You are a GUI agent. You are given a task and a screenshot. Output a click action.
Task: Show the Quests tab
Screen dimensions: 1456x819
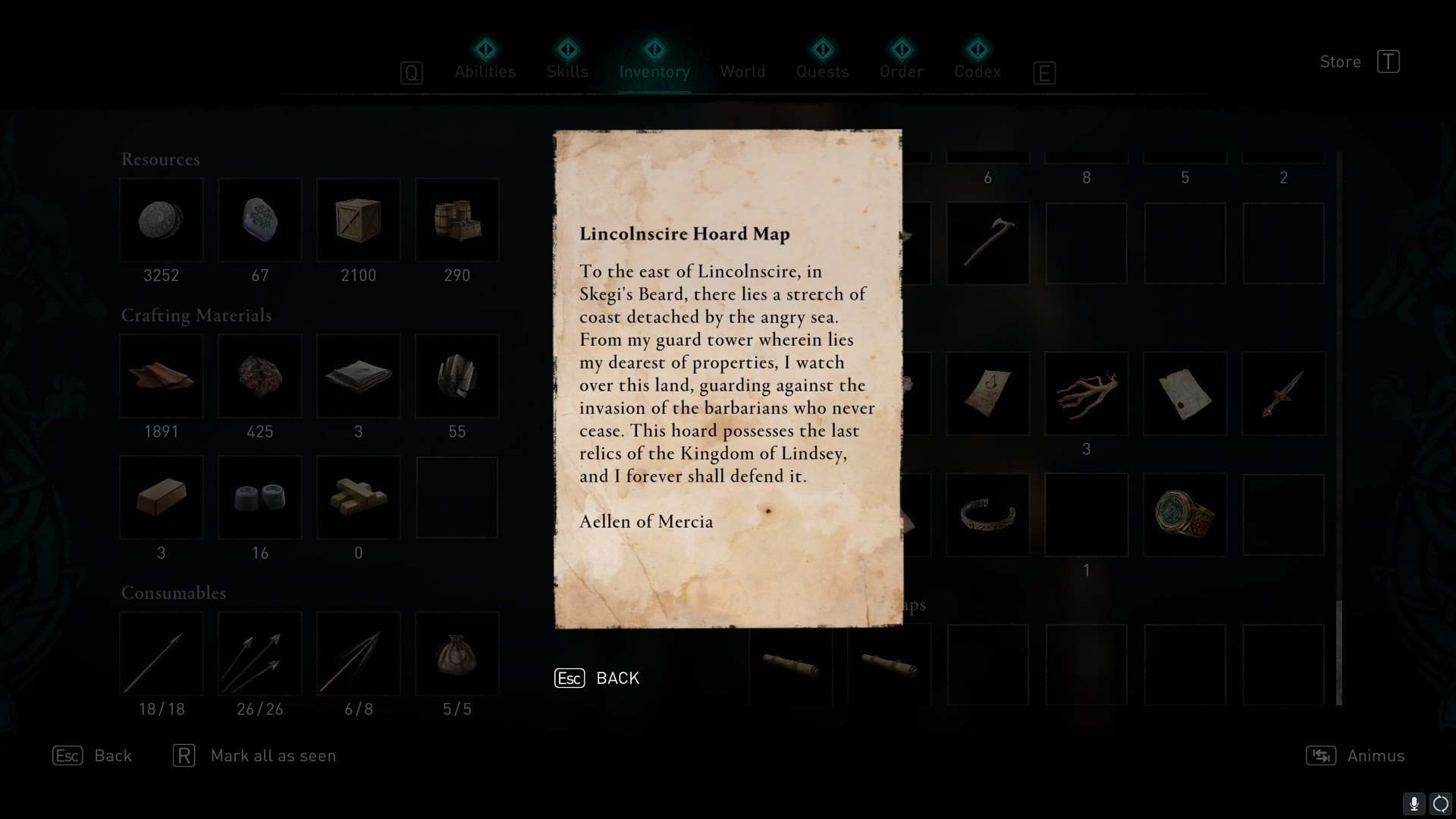[822, 71]
